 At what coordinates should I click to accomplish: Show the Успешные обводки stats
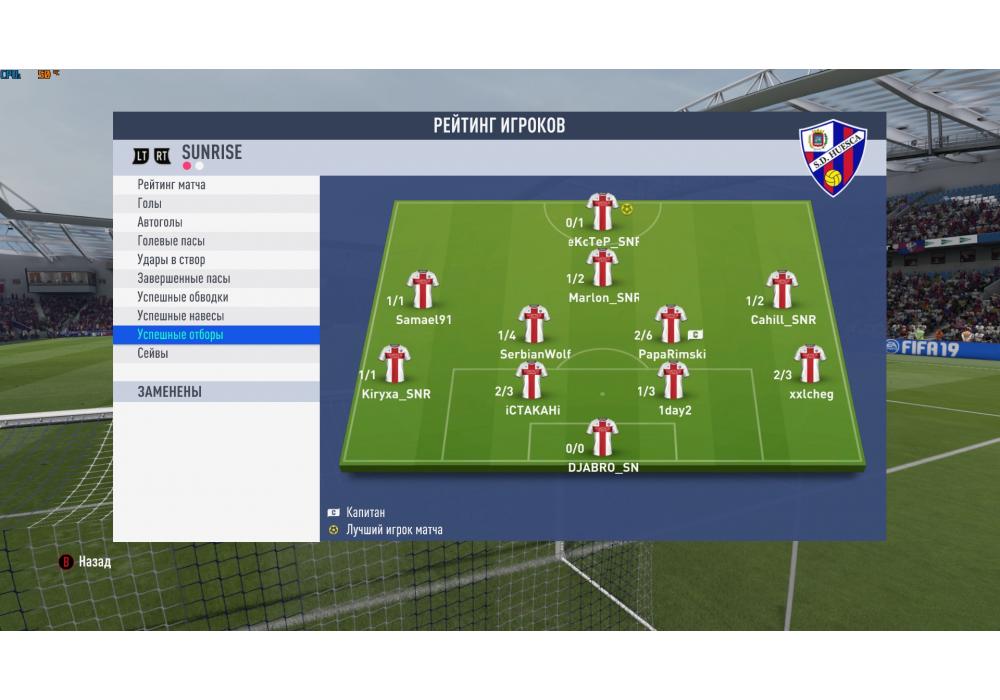coord(183,297)
